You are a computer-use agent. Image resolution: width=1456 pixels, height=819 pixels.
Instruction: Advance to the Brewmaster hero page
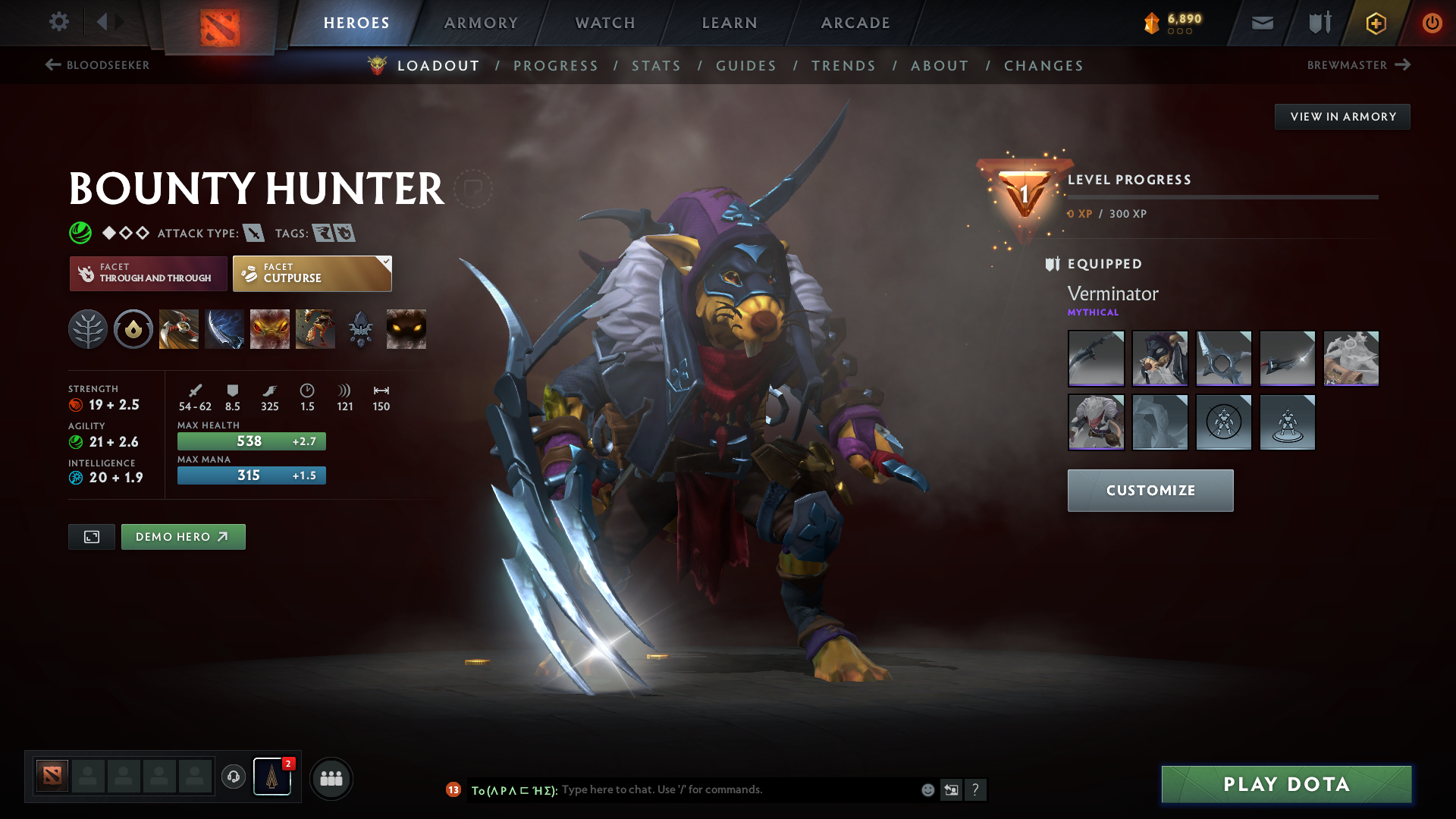[1359, 65]
